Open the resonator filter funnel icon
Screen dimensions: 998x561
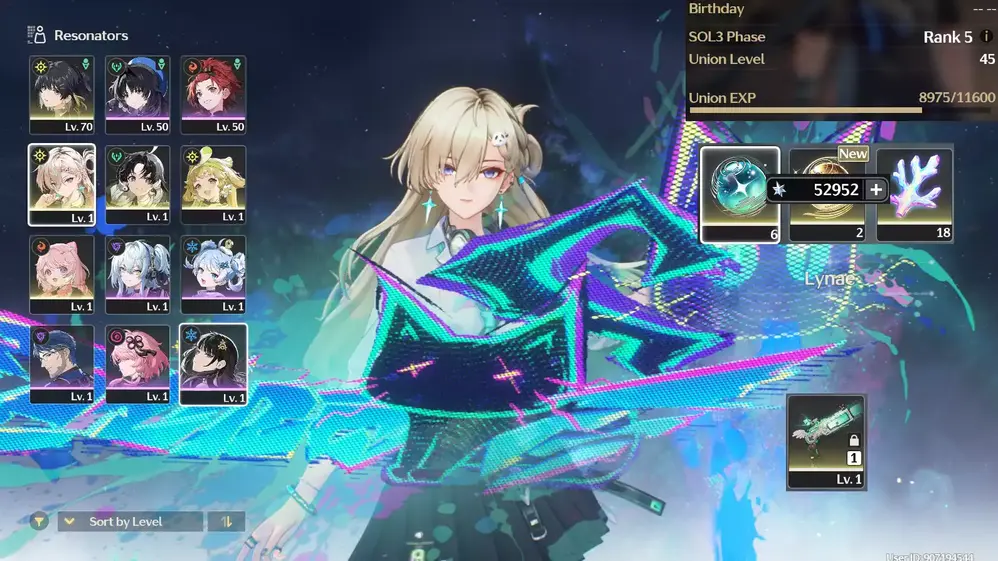click(x=39, y=521)
